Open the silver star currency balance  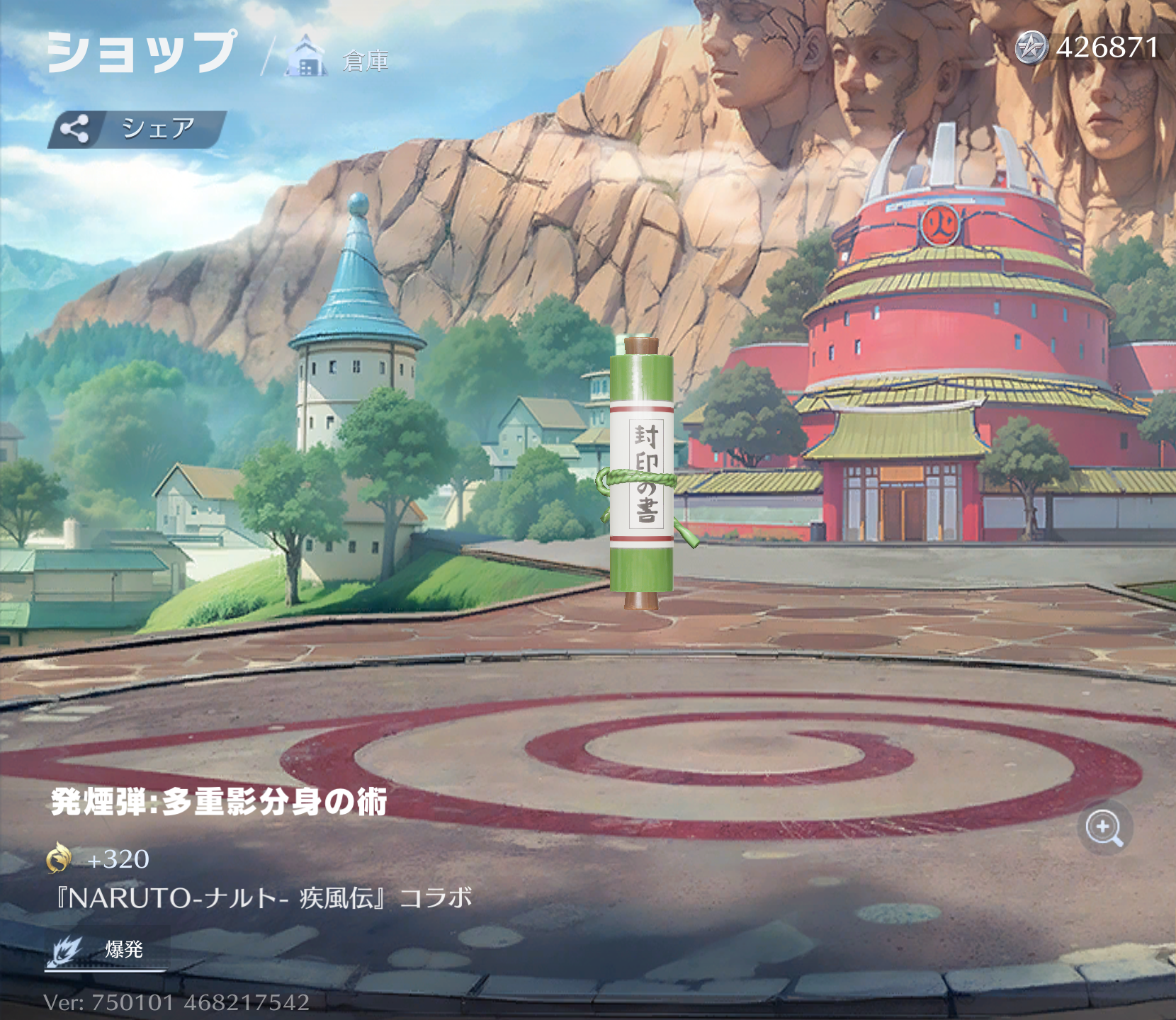point(1087,48)
